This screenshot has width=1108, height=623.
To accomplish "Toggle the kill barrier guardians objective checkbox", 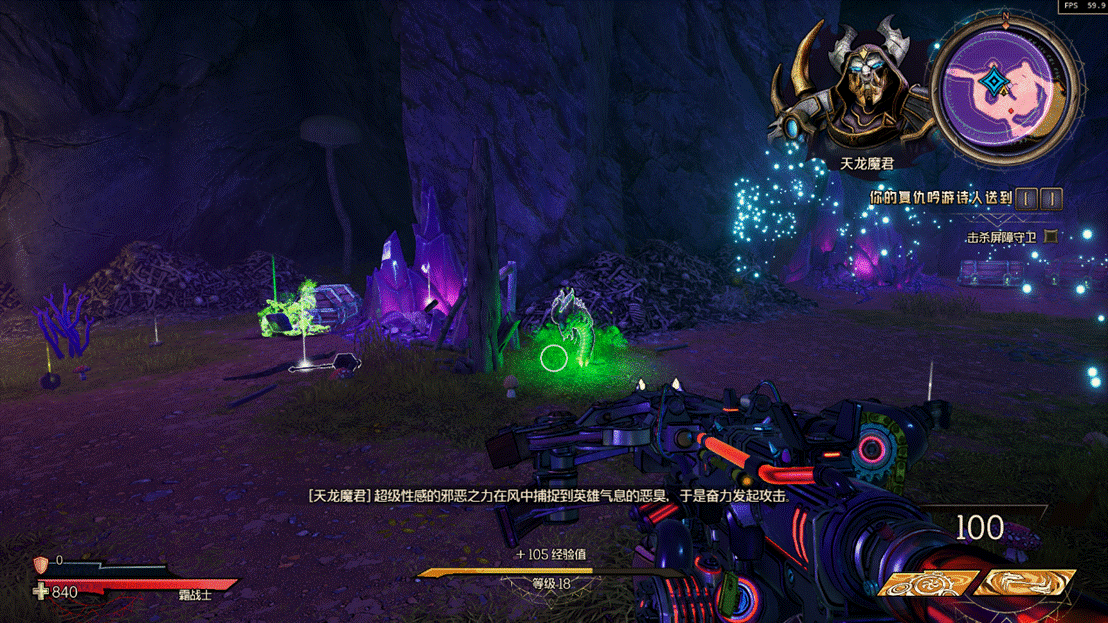I will (x=1050, y=237).
